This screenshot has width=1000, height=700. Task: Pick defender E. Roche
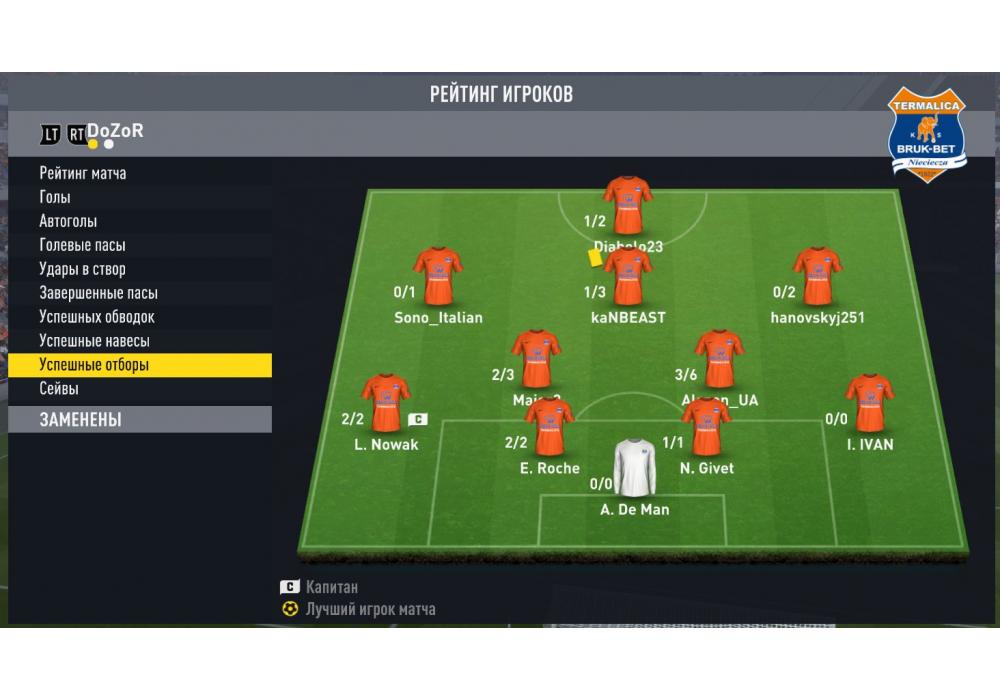[549, 427]
